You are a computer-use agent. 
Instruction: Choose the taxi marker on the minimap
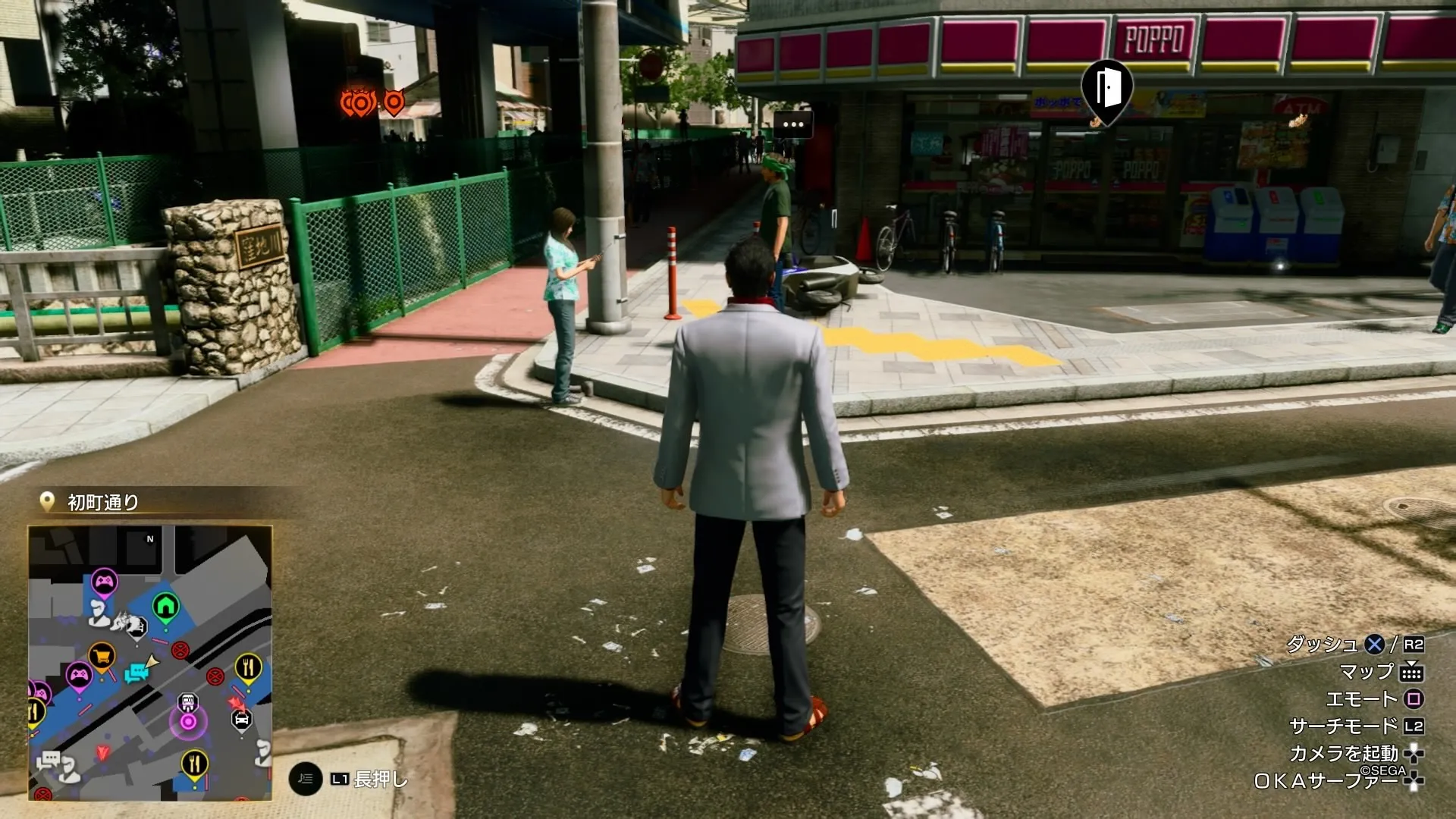[241, 719]
